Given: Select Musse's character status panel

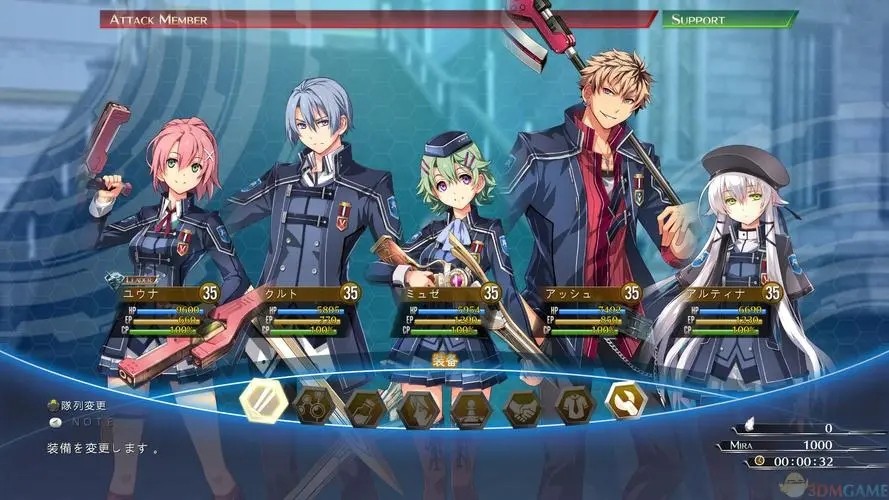Looking at the screenshot, I should [x=443, y=311].
